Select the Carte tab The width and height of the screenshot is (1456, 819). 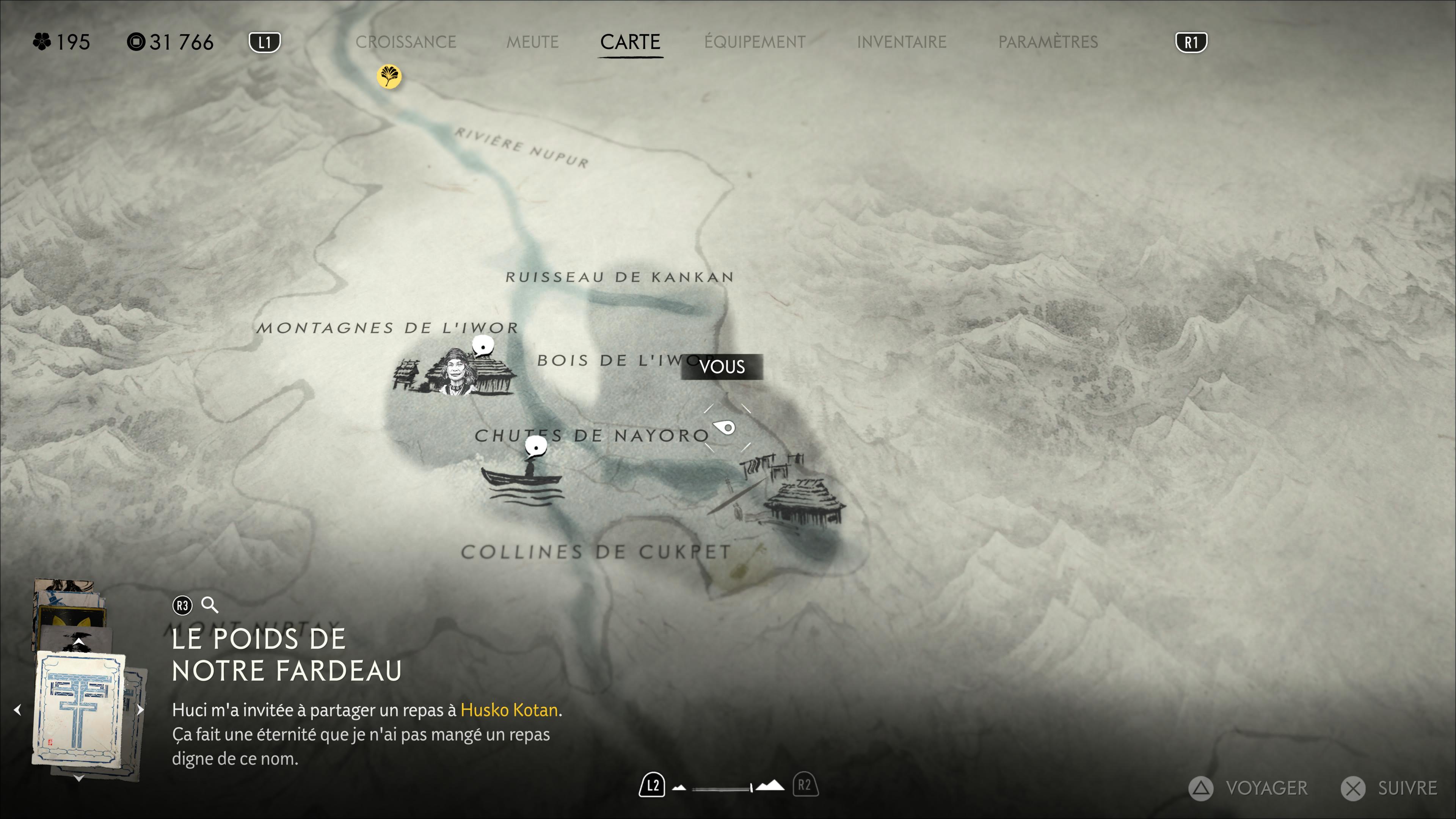pyautogui.click(x=630, y=42)
